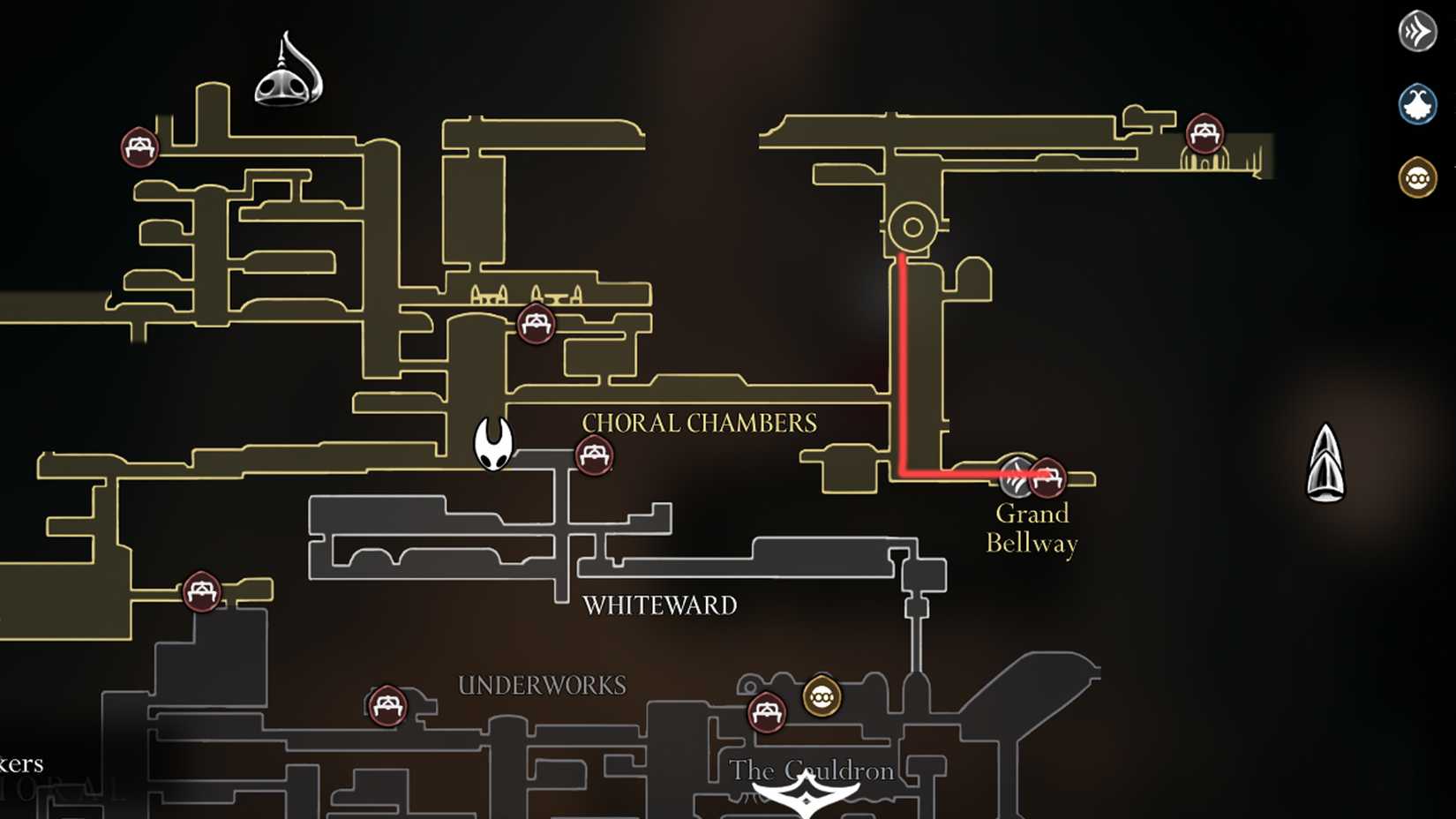This screenshot has height=819, width=1456.
Task: Click the gold rosary cache icon near The Cauldron
Action: tap(821, 697)
